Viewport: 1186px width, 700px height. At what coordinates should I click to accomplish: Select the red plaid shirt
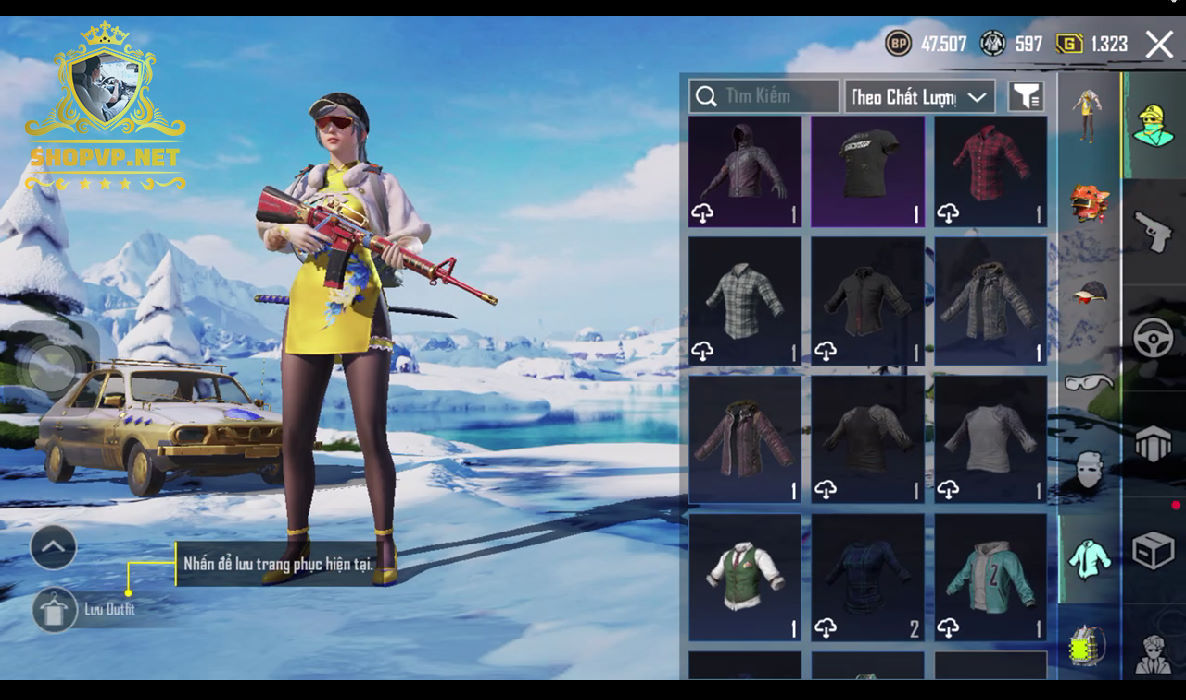(990, 171)
